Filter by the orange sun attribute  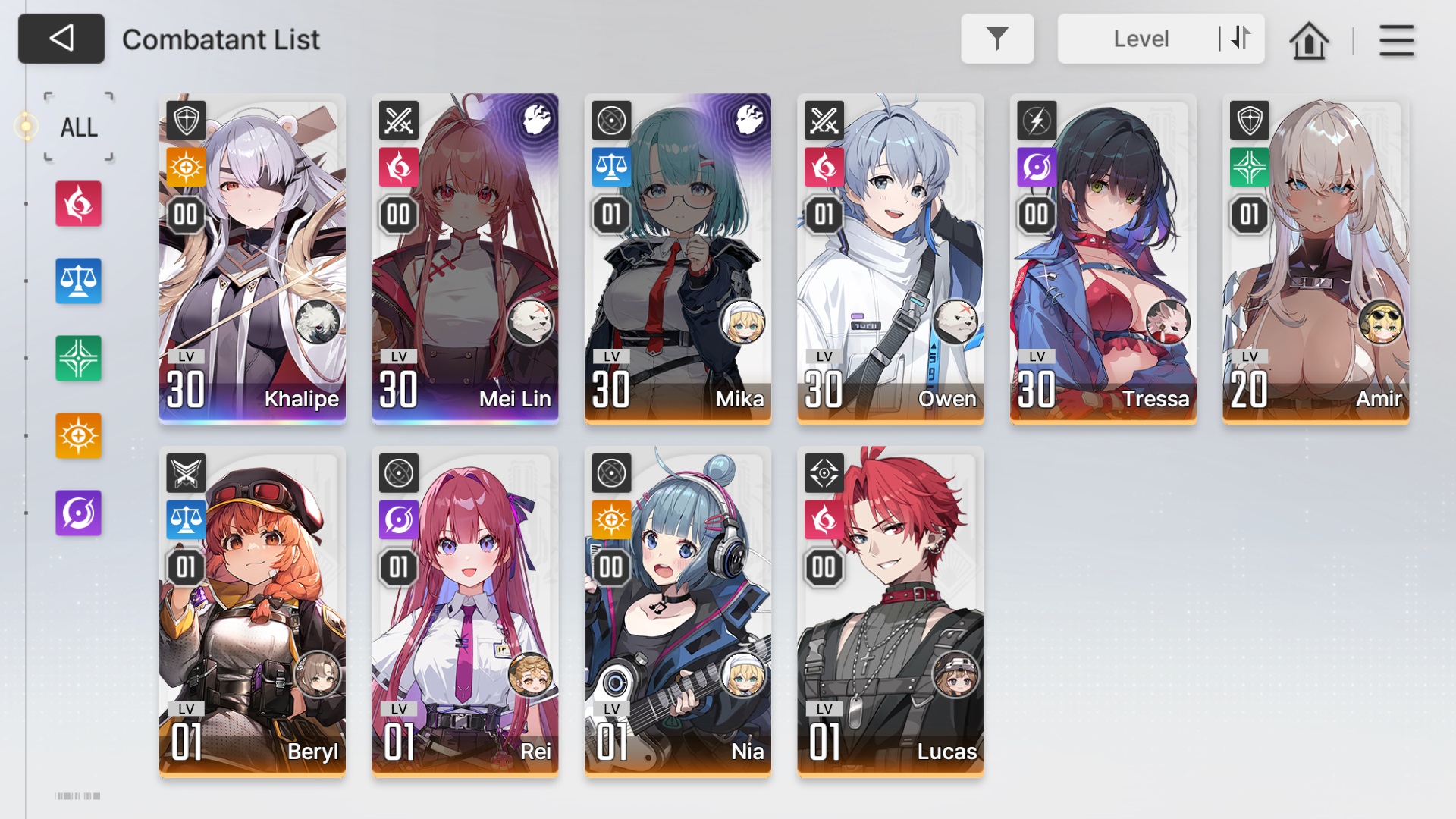[78, 436]
